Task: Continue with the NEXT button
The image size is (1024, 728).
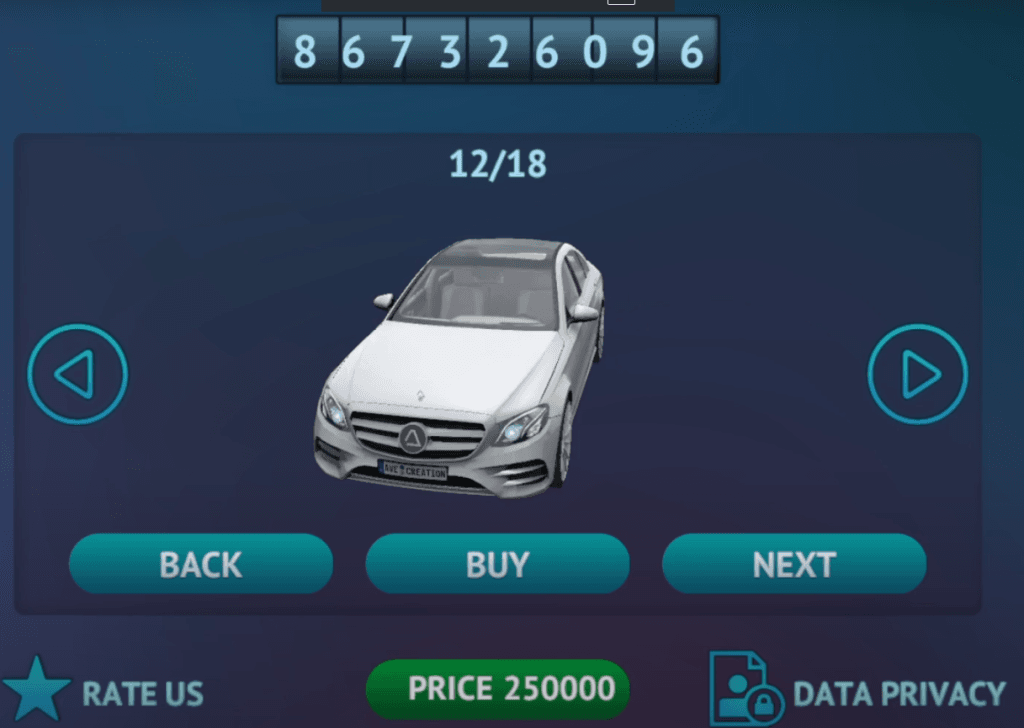Action: 794,564
